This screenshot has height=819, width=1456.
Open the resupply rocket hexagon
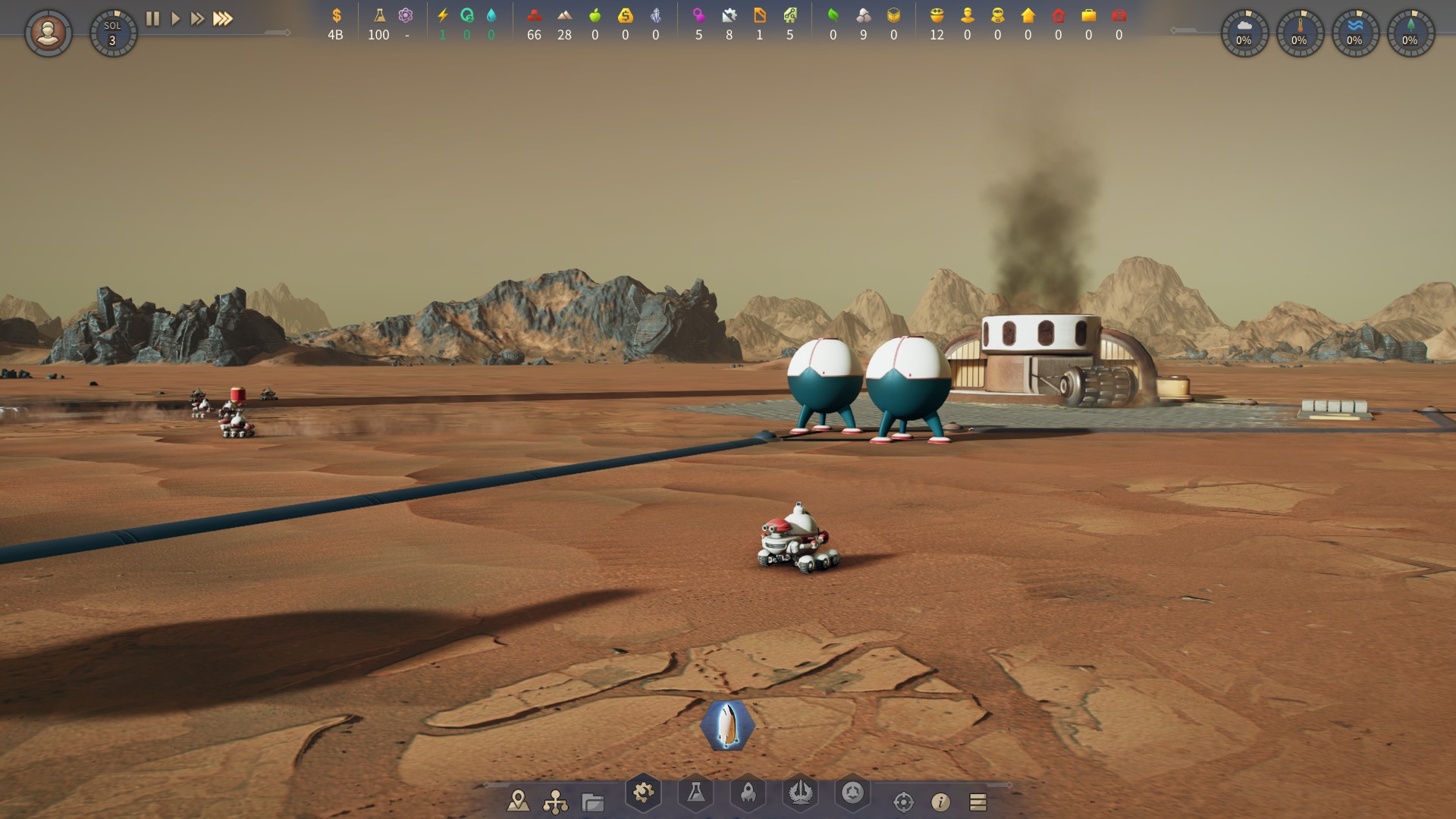[x=748, y=793]
